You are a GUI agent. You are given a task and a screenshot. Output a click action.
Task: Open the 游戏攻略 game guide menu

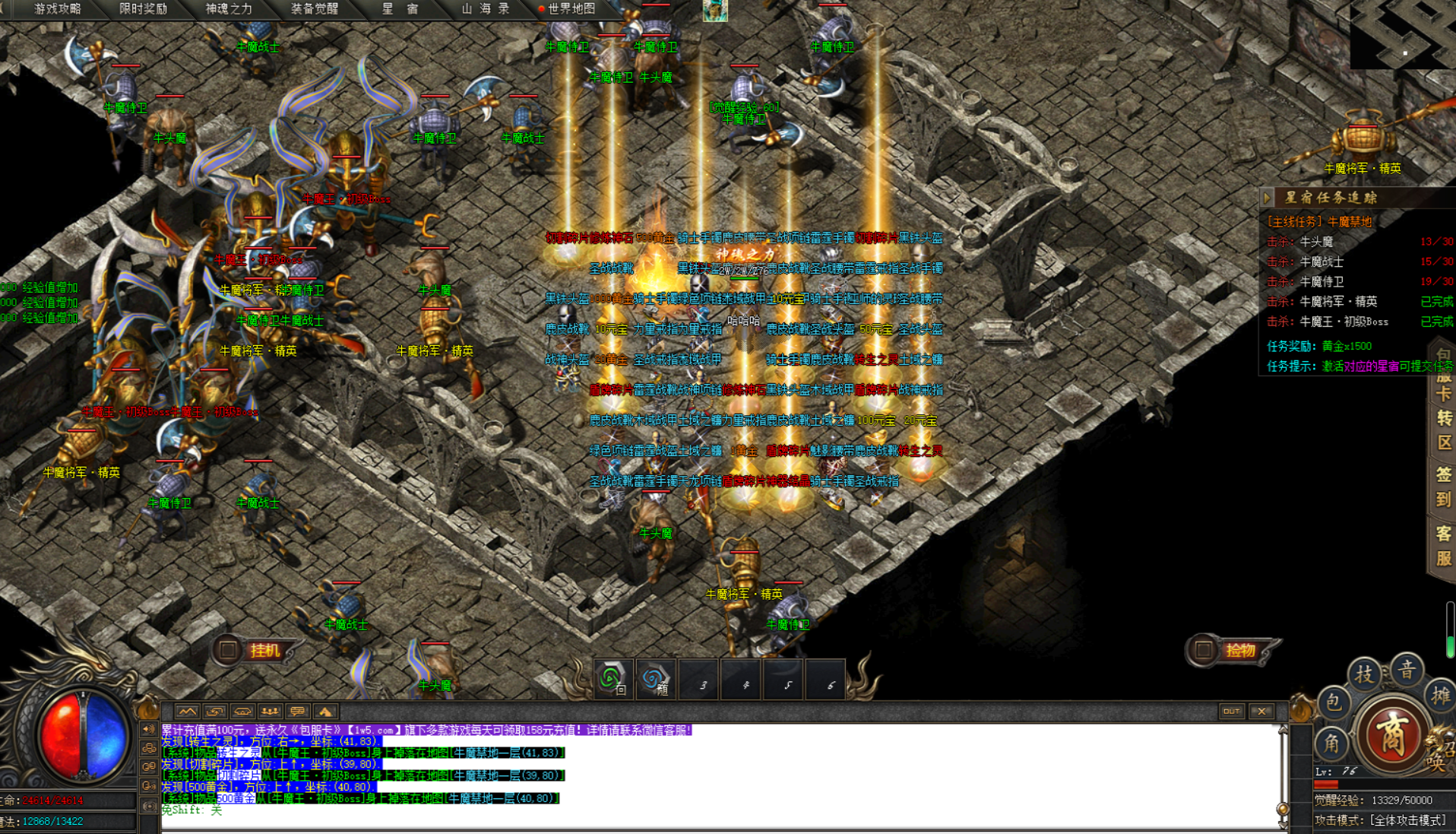pos(58,9)
